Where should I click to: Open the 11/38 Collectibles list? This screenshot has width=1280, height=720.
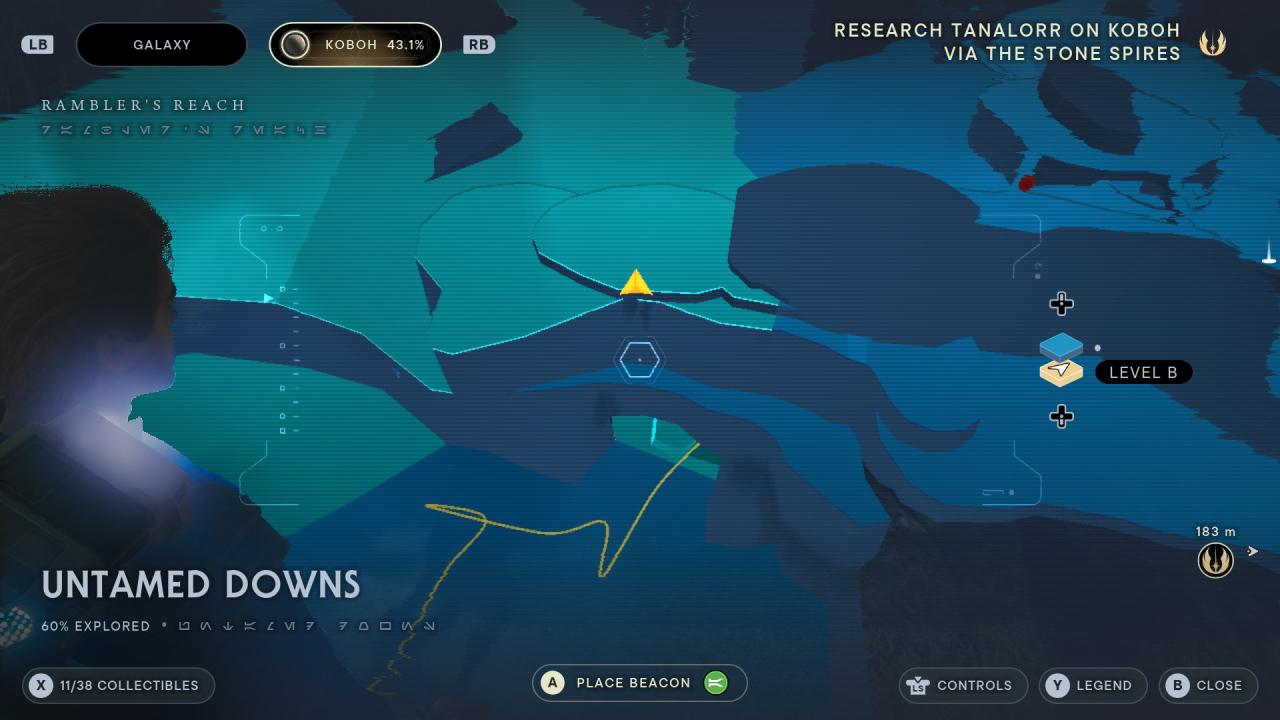[x=118, y=685]
